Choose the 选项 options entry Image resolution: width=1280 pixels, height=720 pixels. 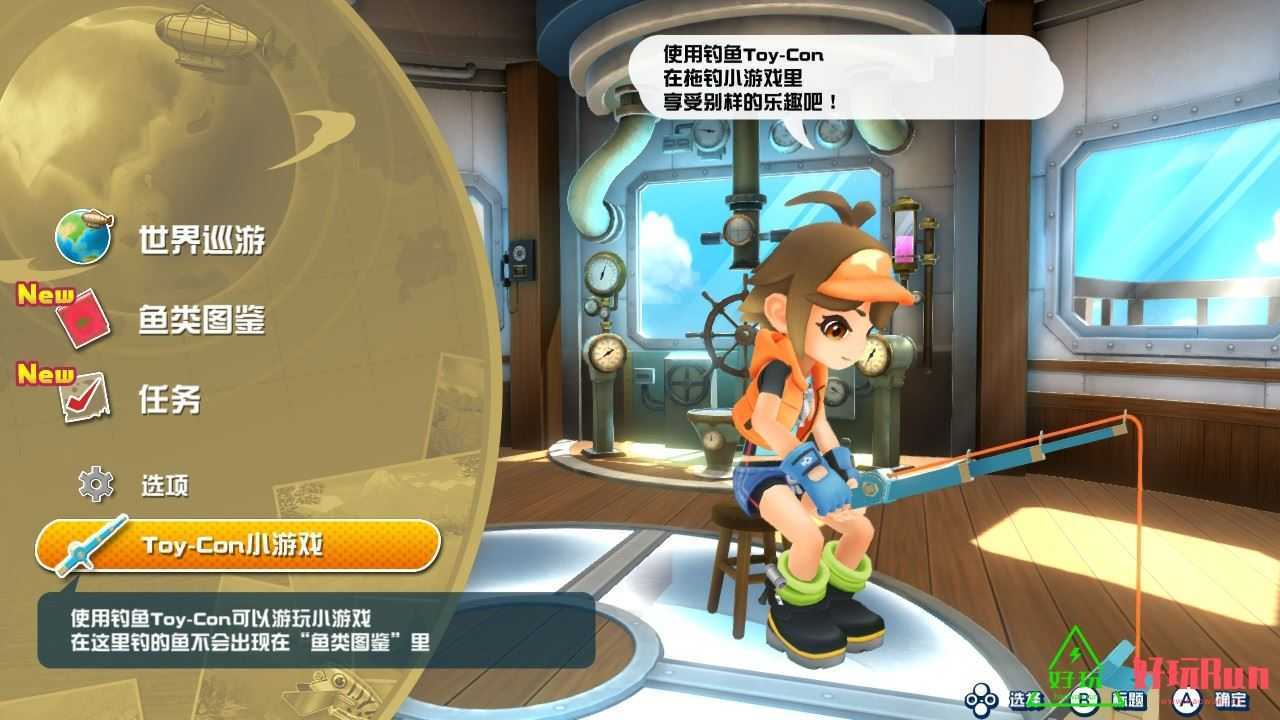click(165, 486)
